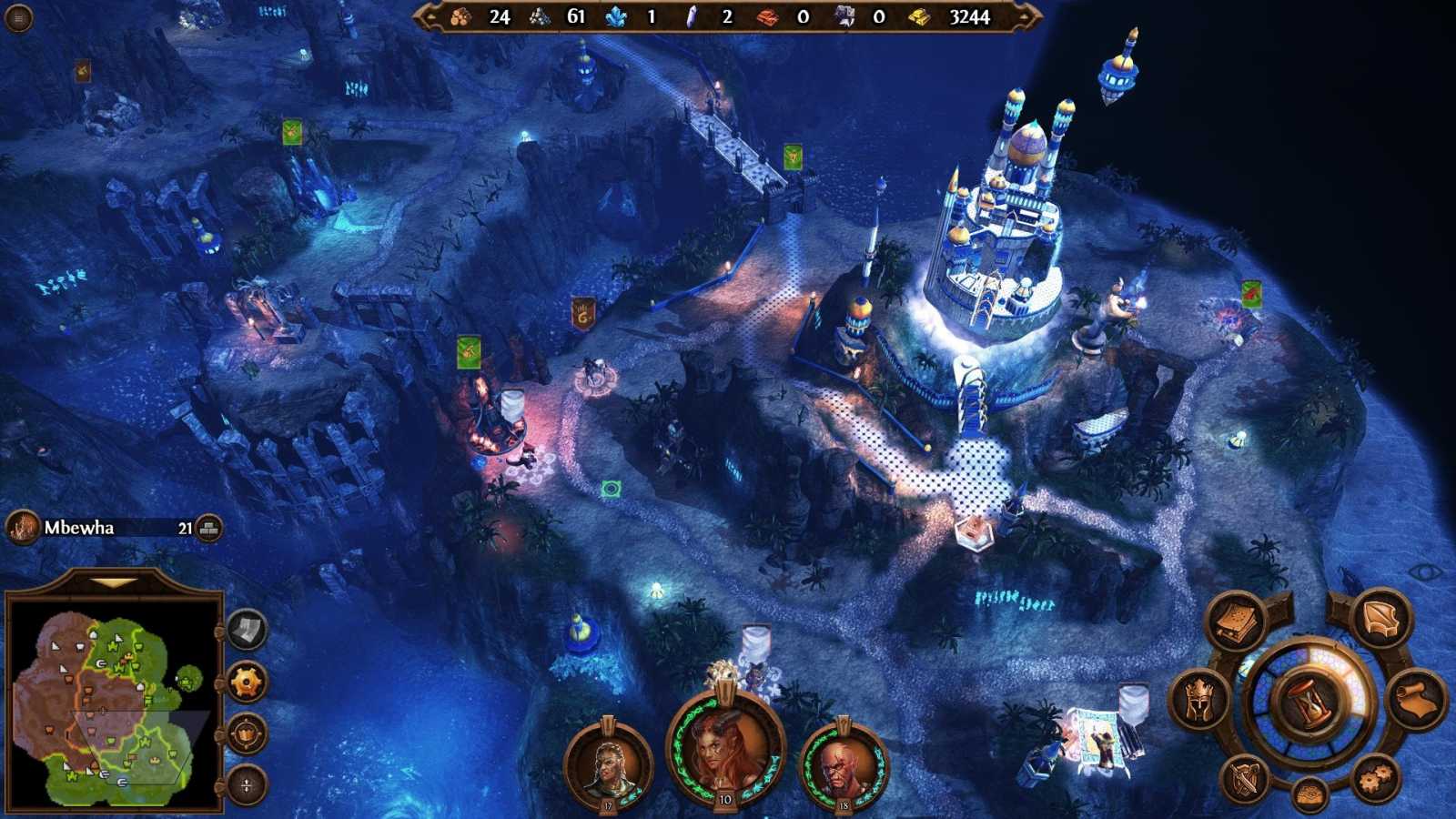Click the gold coins icon showing 3244
The image size is (1456, 819).
pyautogui.click(x=919, y=15)
